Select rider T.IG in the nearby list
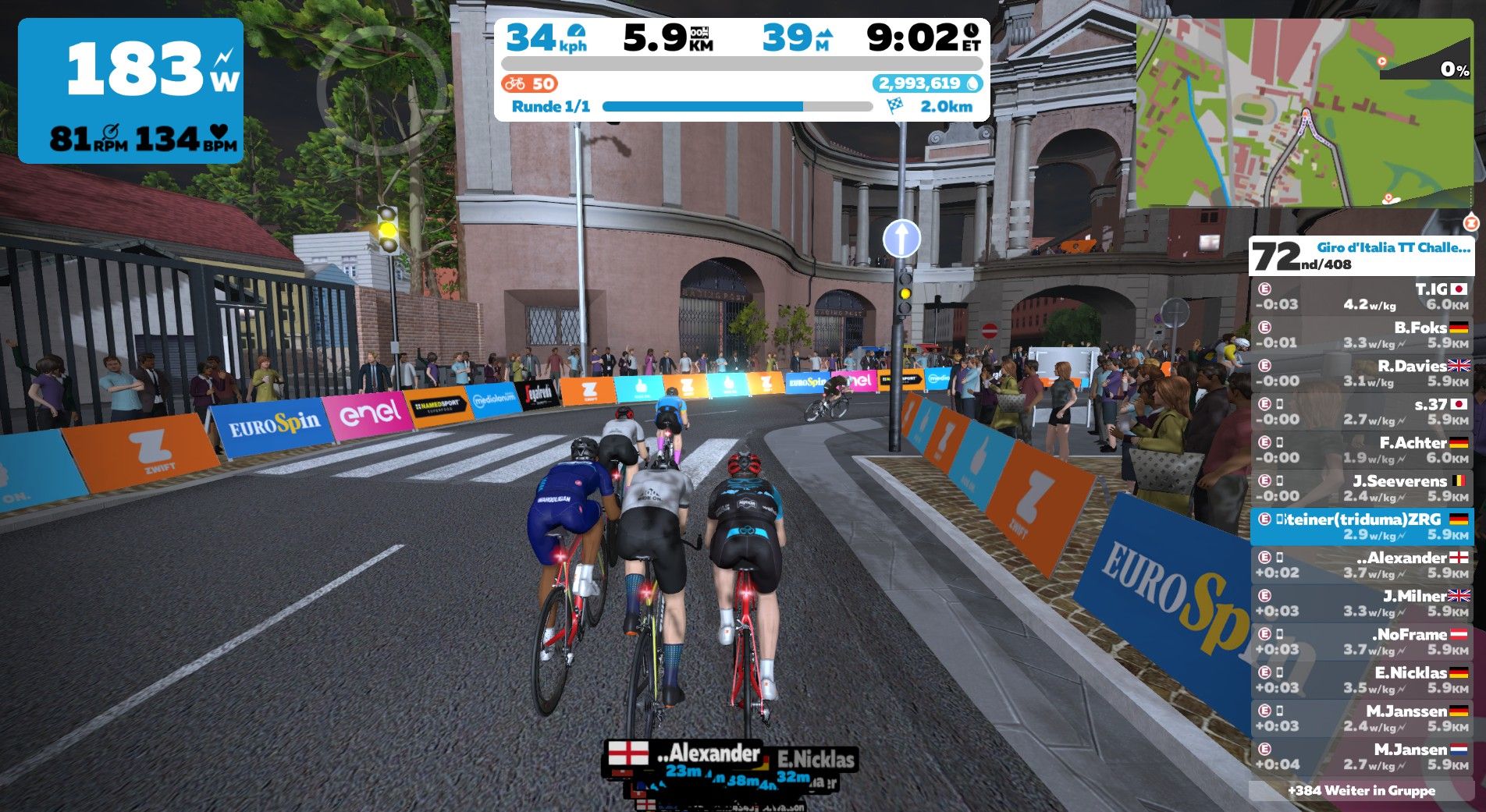Image resolution: width=1486 pixels, height=812 pixels. 1362,296
